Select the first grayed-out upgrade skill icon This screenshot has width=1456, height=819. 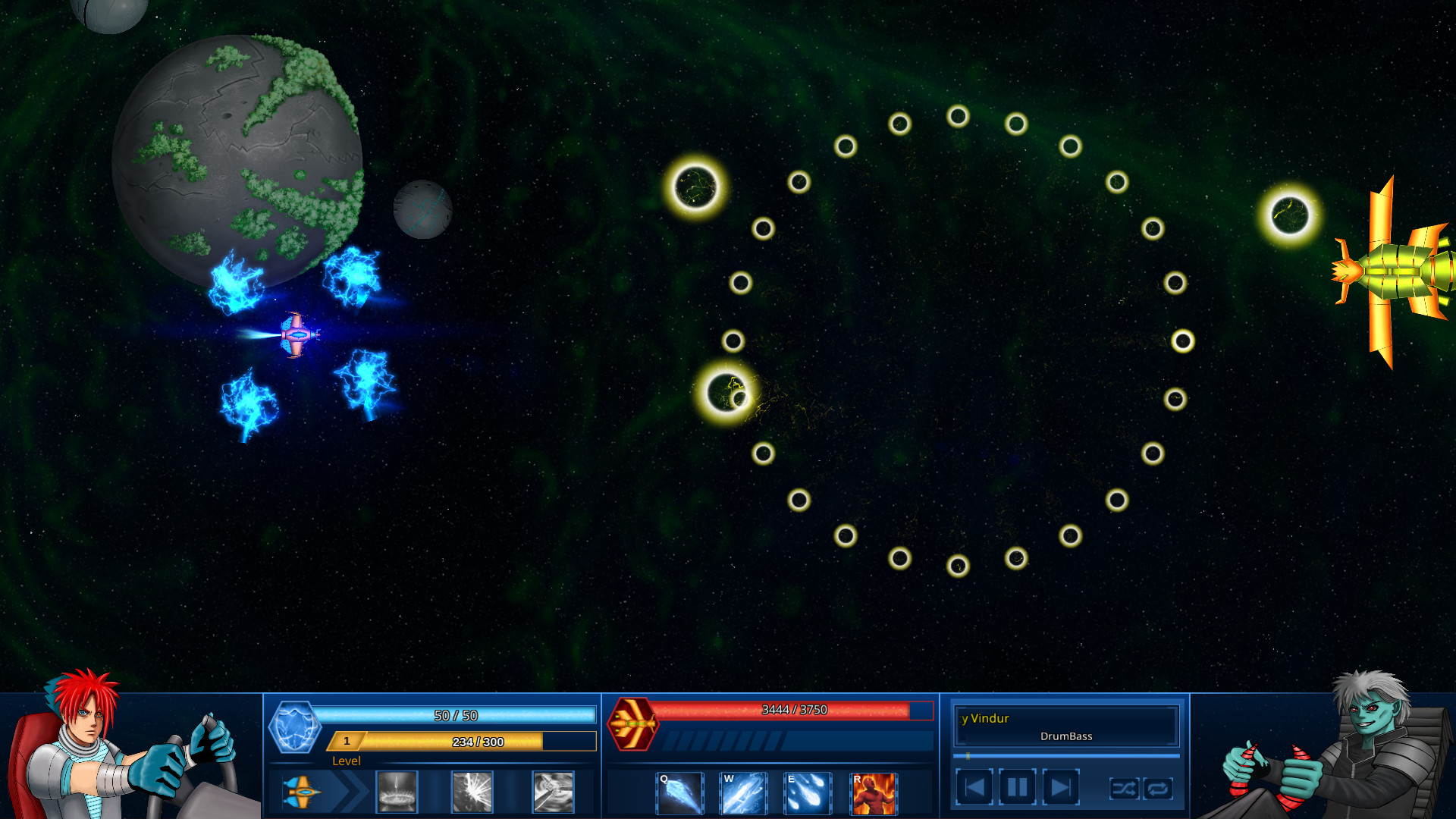(x=397, y=791)
